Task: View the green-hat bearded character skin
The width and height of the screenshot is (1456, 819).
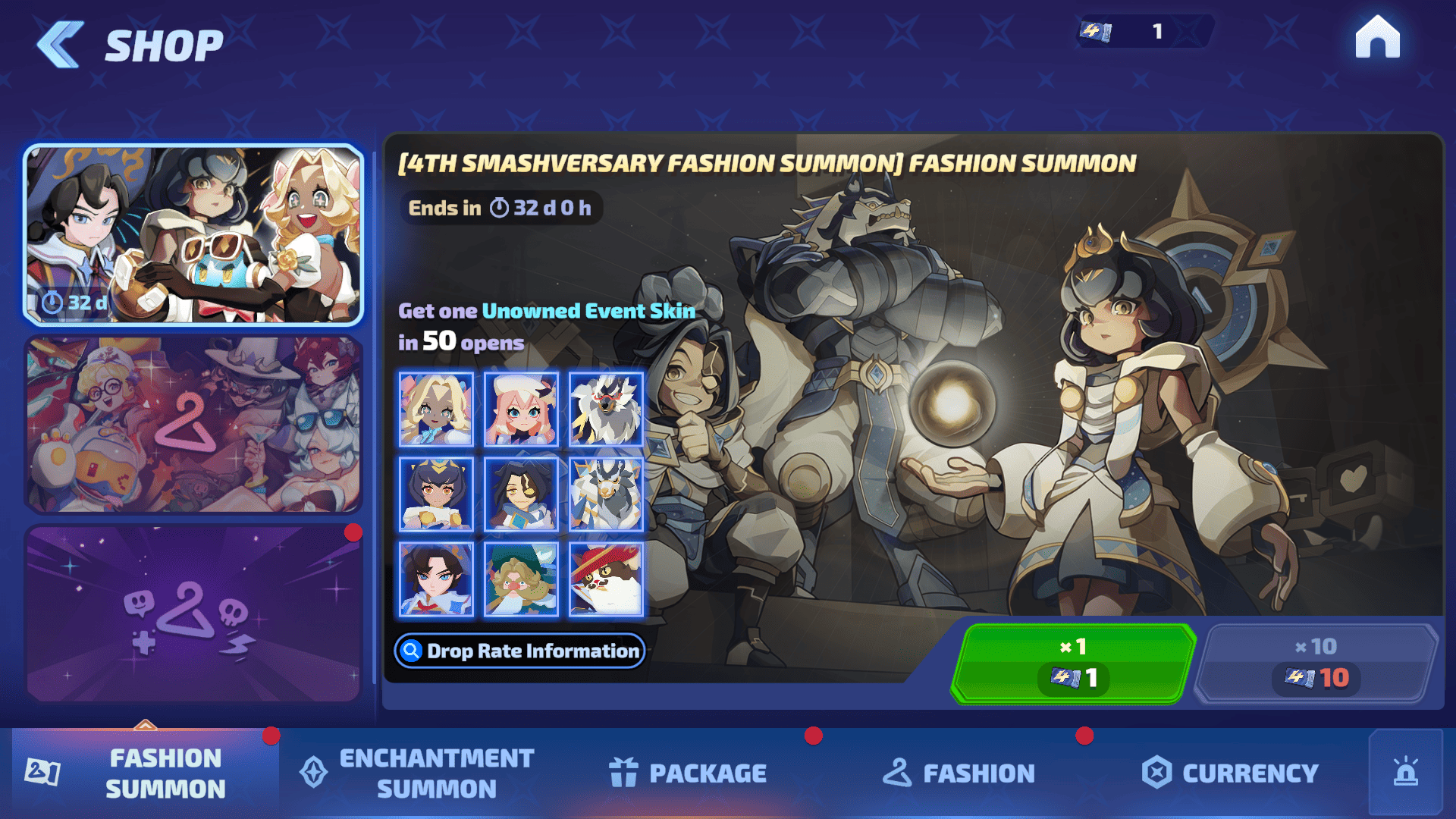Action: coord(521,579)
